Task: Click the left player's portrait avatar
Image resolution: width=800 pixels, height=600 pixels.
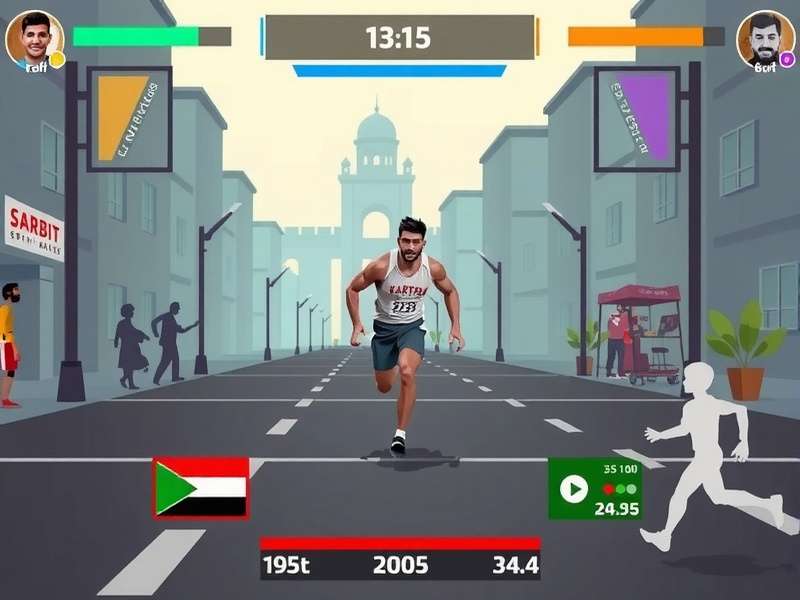Action: point(33,38)
